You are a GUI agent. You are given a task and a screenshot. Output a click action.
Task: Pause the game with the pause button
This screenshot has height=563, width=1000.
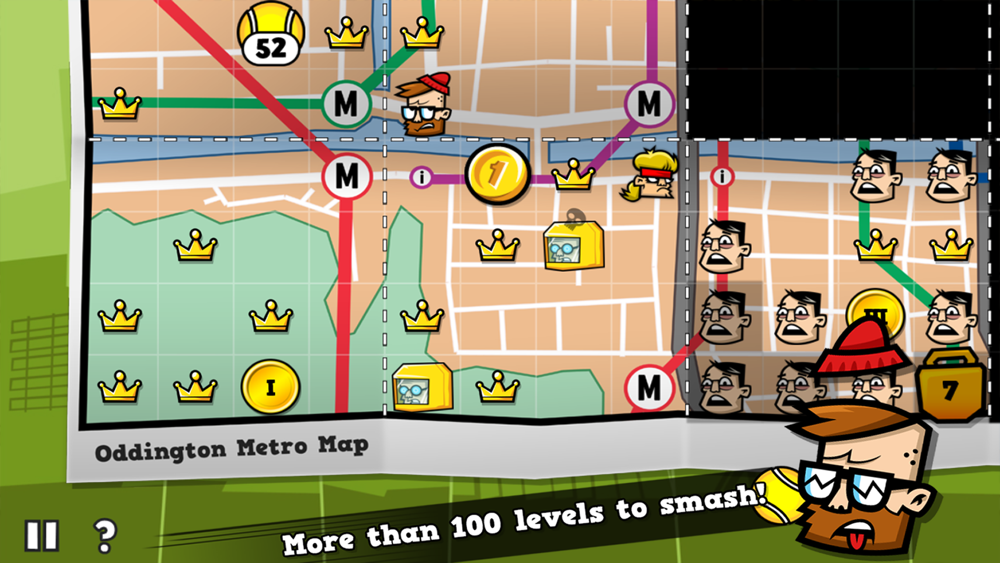pos(41,535)
